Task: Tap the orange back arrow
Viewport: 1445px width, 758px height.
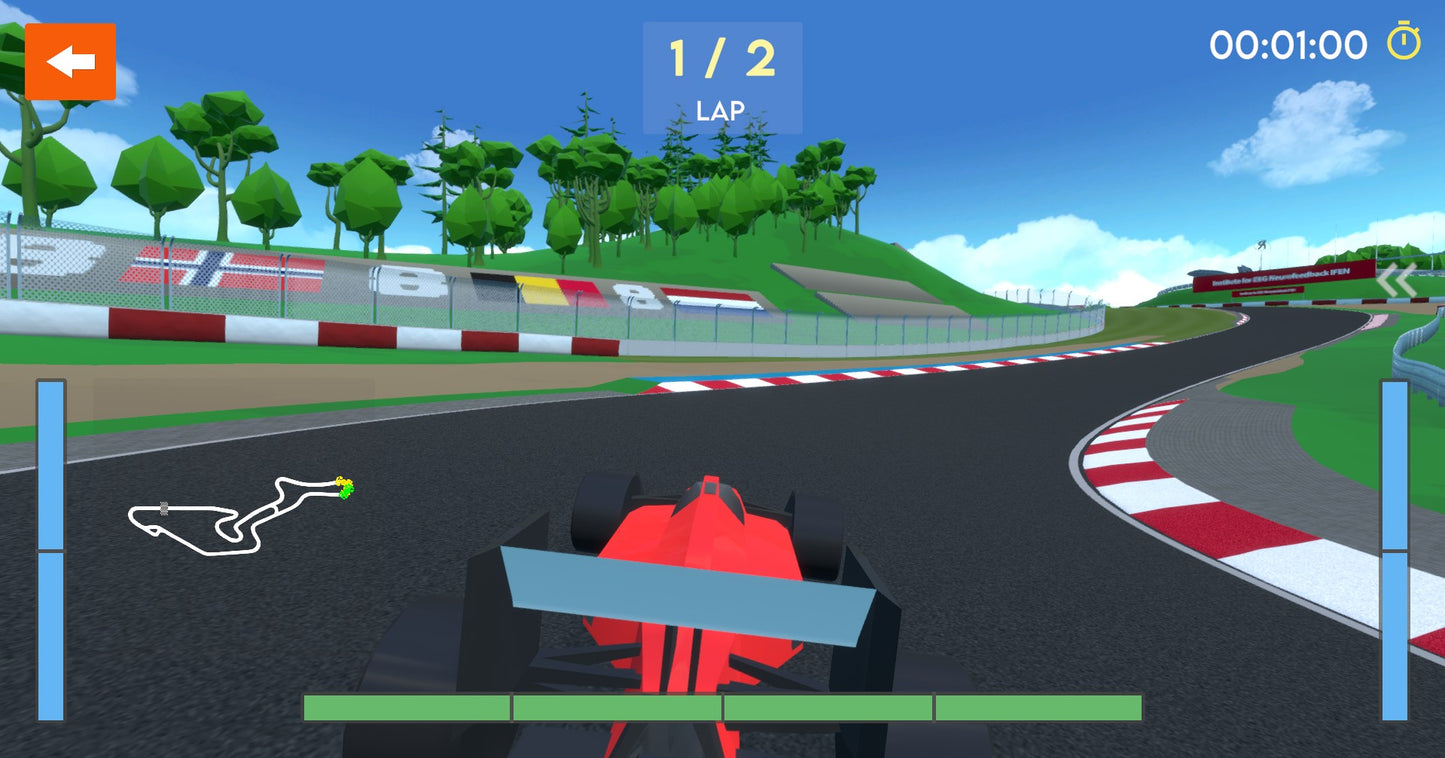Action: 69,61
